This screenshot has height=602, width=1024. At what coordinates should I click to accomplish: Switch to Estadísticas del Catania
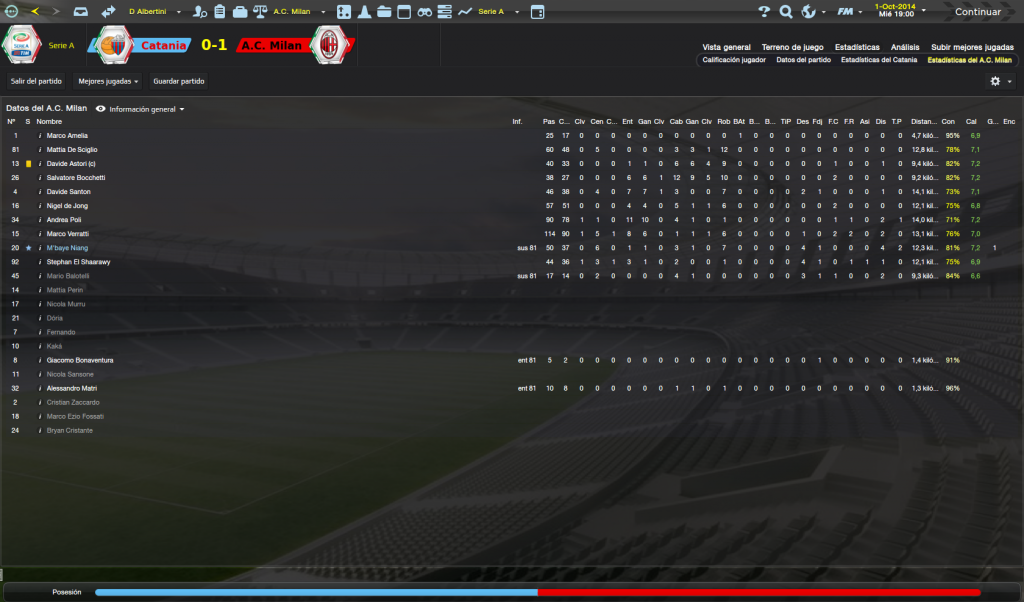(878, 60)
